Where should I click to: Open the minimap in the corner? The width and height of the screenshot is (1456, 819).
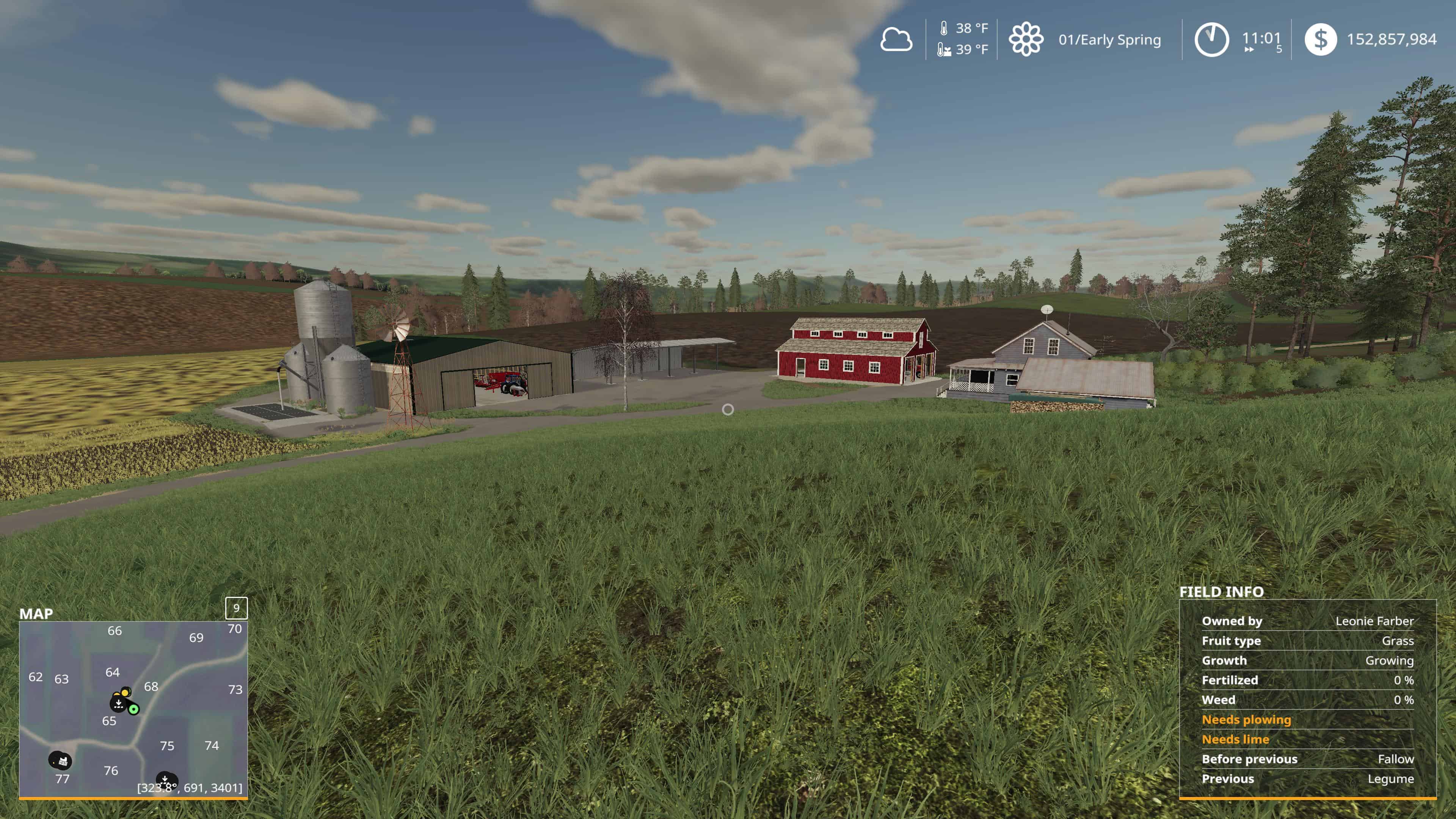pyautogui.click(x=133, y=709)
